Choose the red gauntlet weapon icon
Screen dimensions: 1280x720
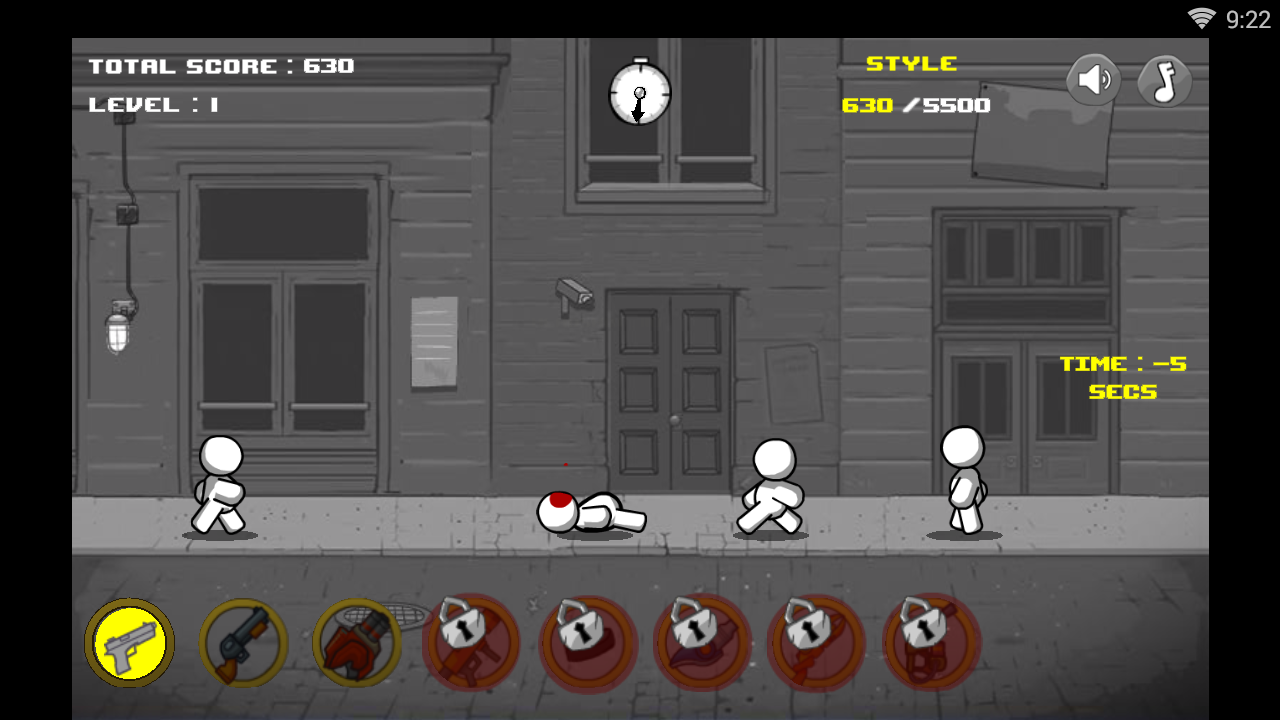pos(356,643)
